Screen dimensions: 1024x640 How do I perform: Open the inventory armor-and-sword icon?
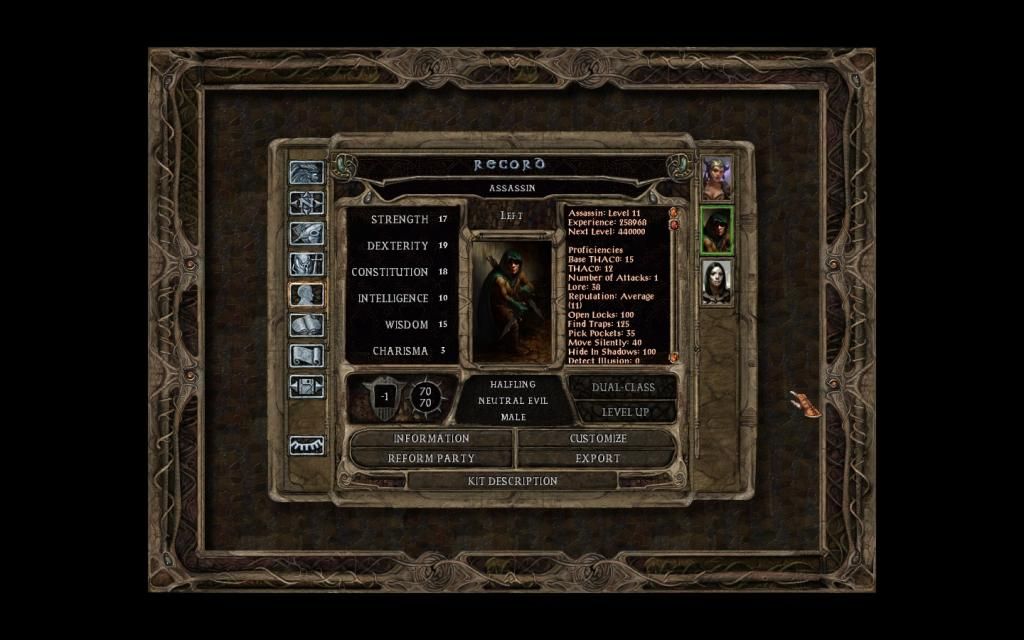pyautogui.click(x=307, y=264)
